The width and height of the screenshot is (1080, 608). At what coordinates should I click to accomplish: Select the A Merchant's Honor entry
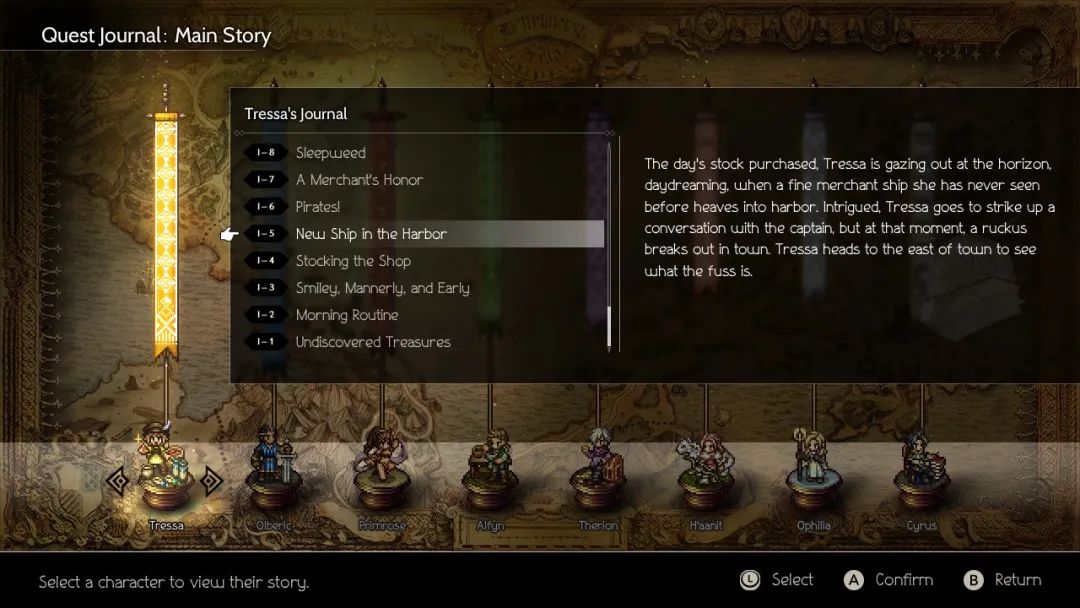pyautogui.click(x=359, y=180)
